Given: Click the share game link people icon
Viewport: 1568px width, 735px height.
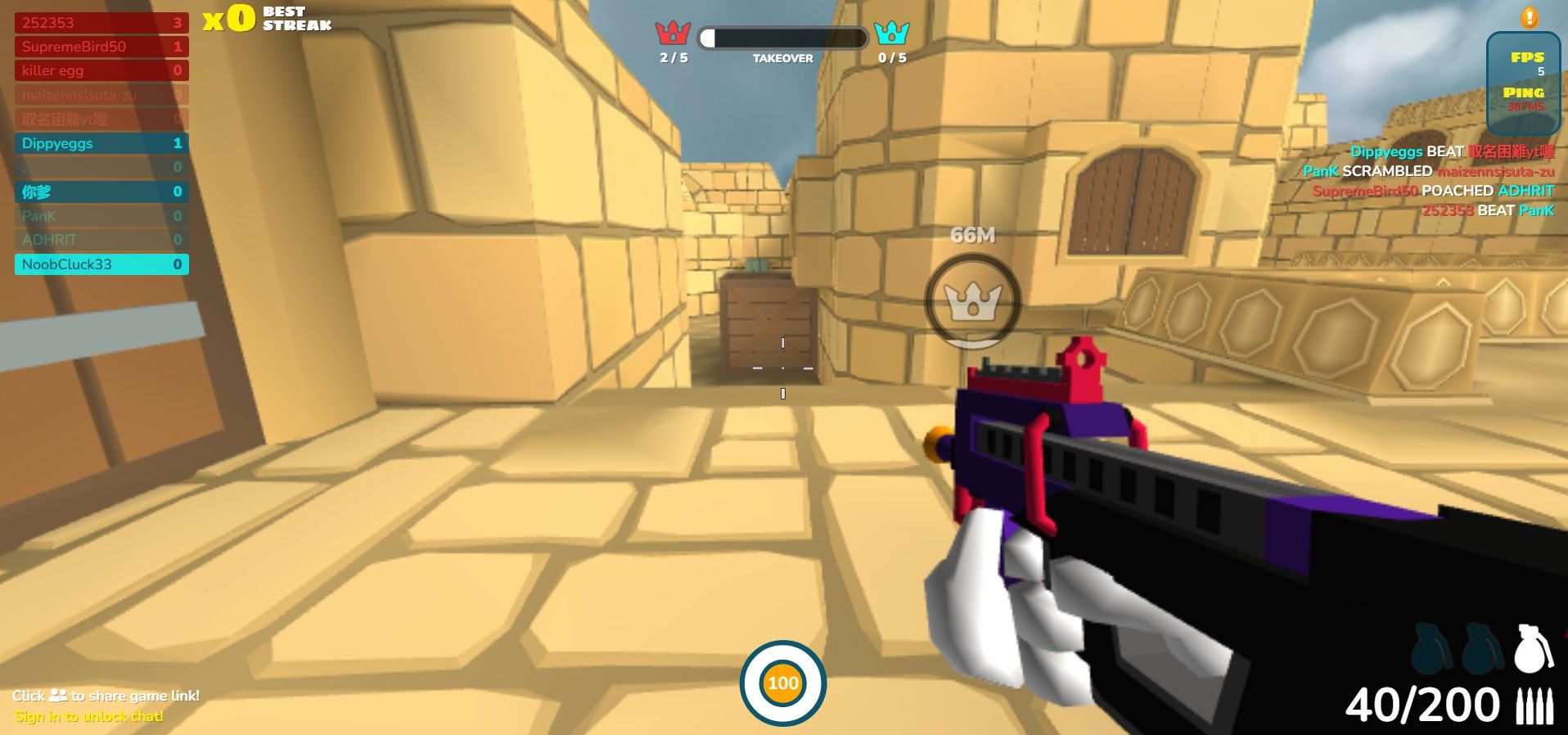Looking at the screenshot, I should pyautogui.click(x=58, y=695).
